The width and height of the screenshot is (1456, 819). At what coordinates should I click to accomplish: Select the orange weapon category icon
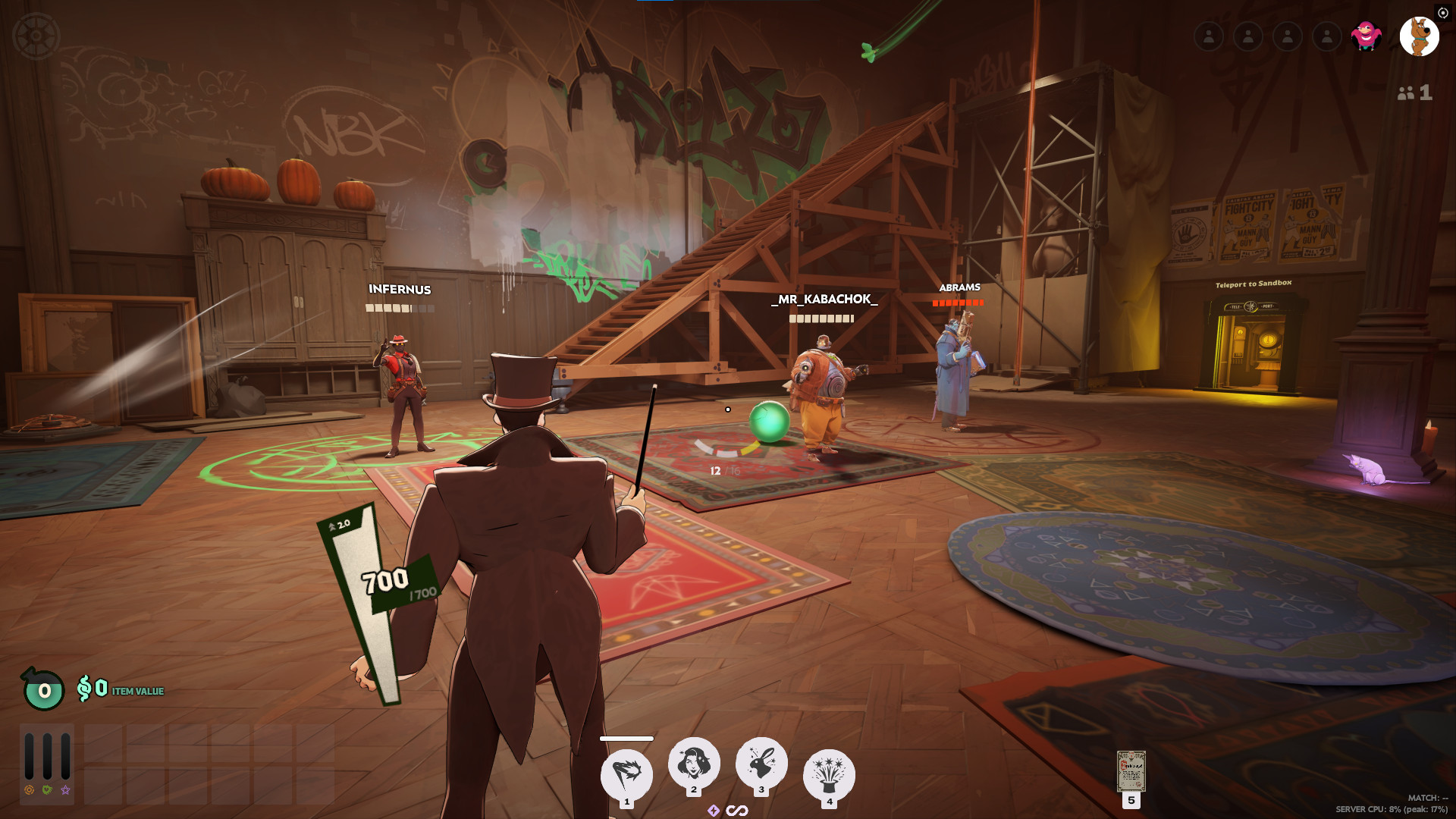pos(30,790)
